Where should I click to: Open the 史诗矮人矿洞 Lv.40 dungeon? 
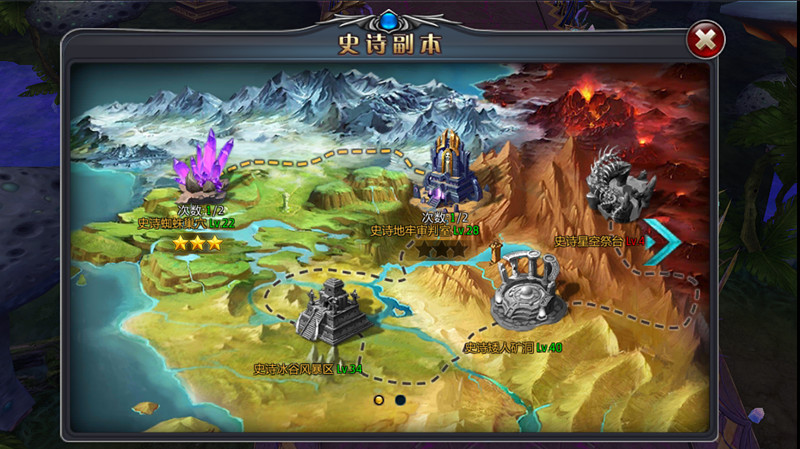tap(529, 290)
